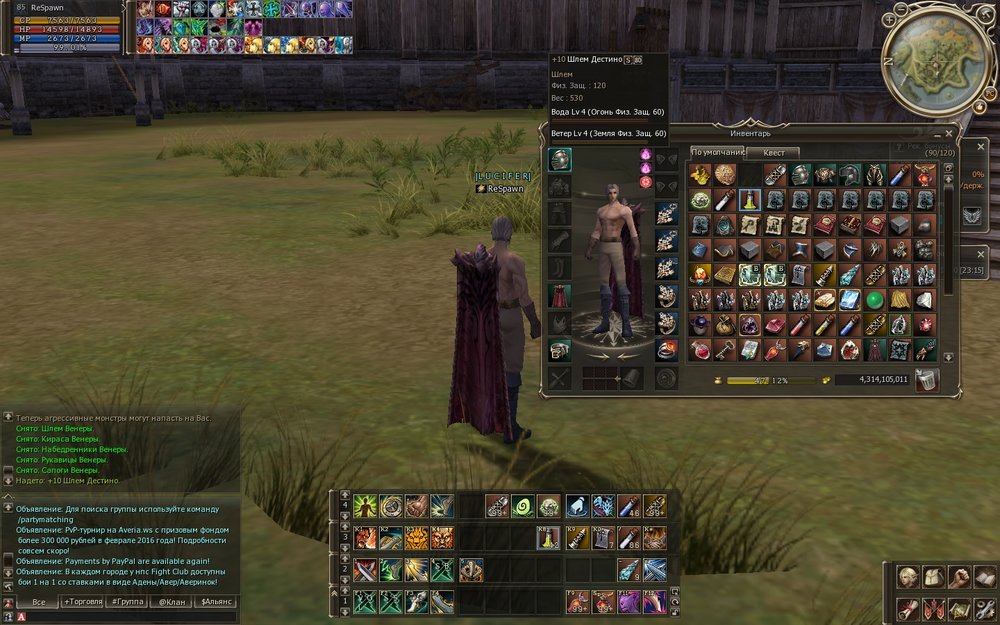Activate the glowing green silhouette buff skill
This screenshot has width=1000, height=625.
pyautogui.click(x=365, y=506)
